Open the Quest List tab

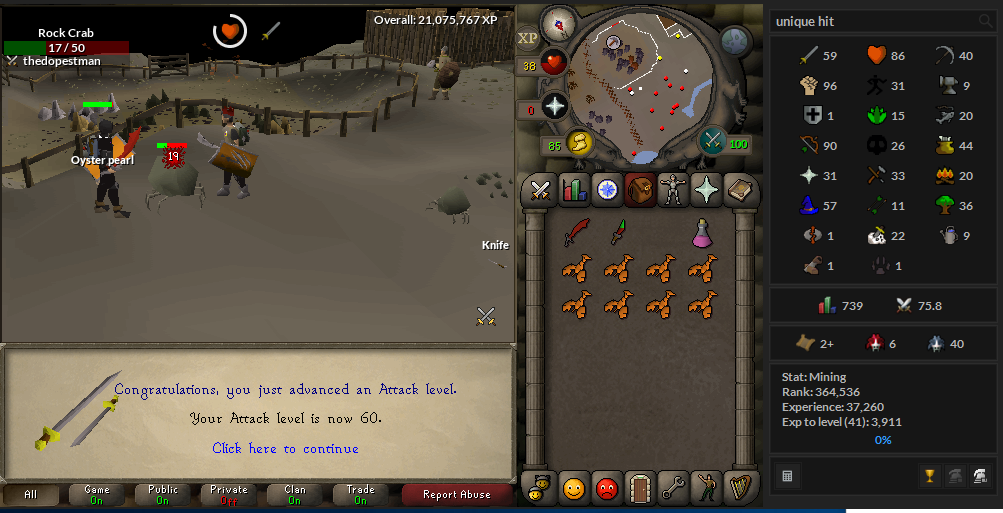point(607,188)
